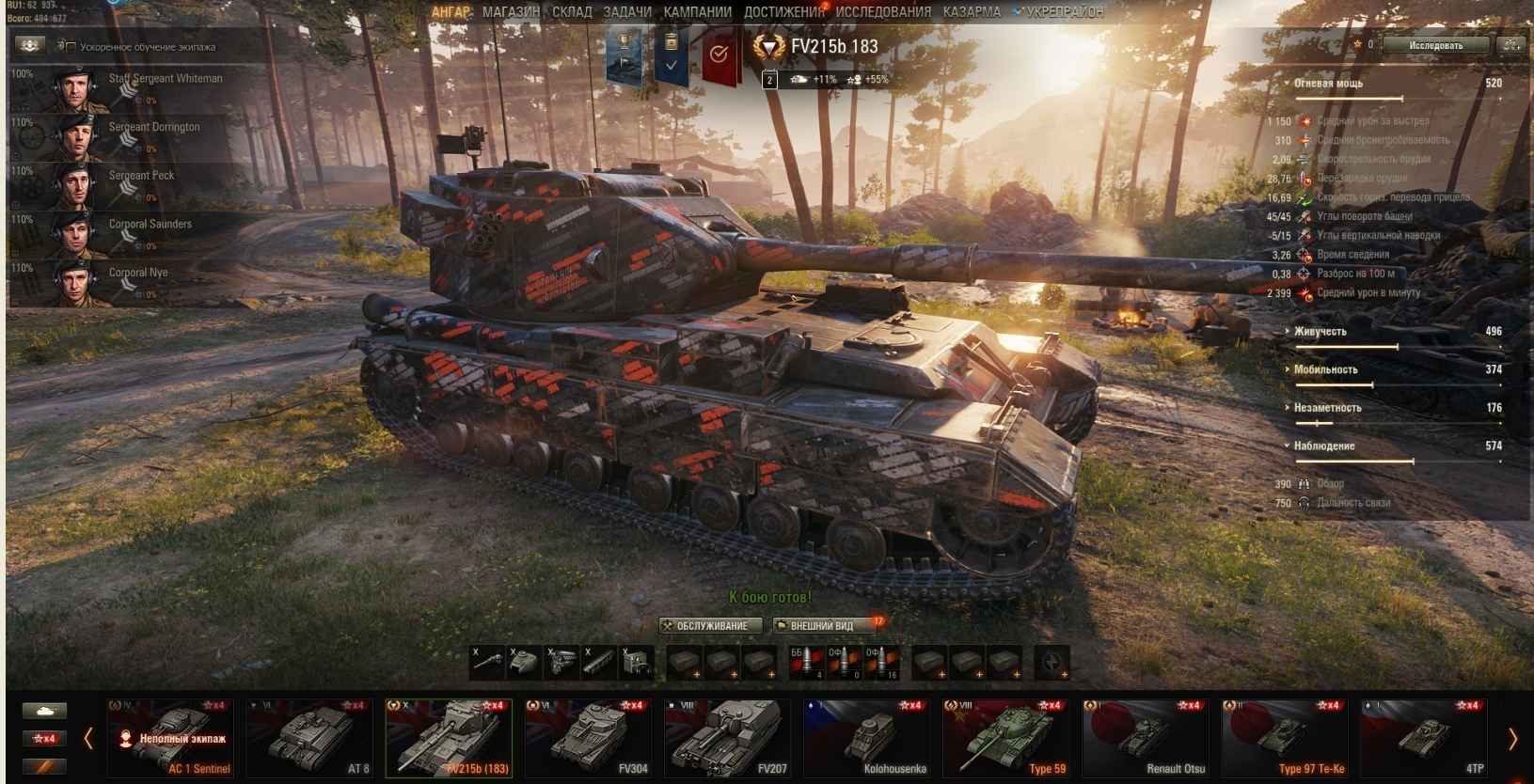The width and height of the screenshot is (1534, 784).
Task: Open the ОБСЛУЖИВАНИЕ panel
Action: tap(710, 624)
